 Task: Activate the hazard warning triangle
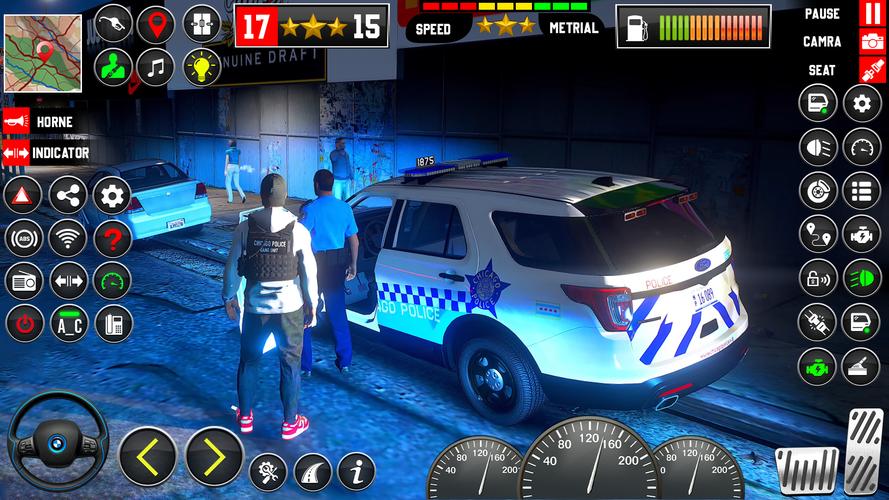(23, 195)
